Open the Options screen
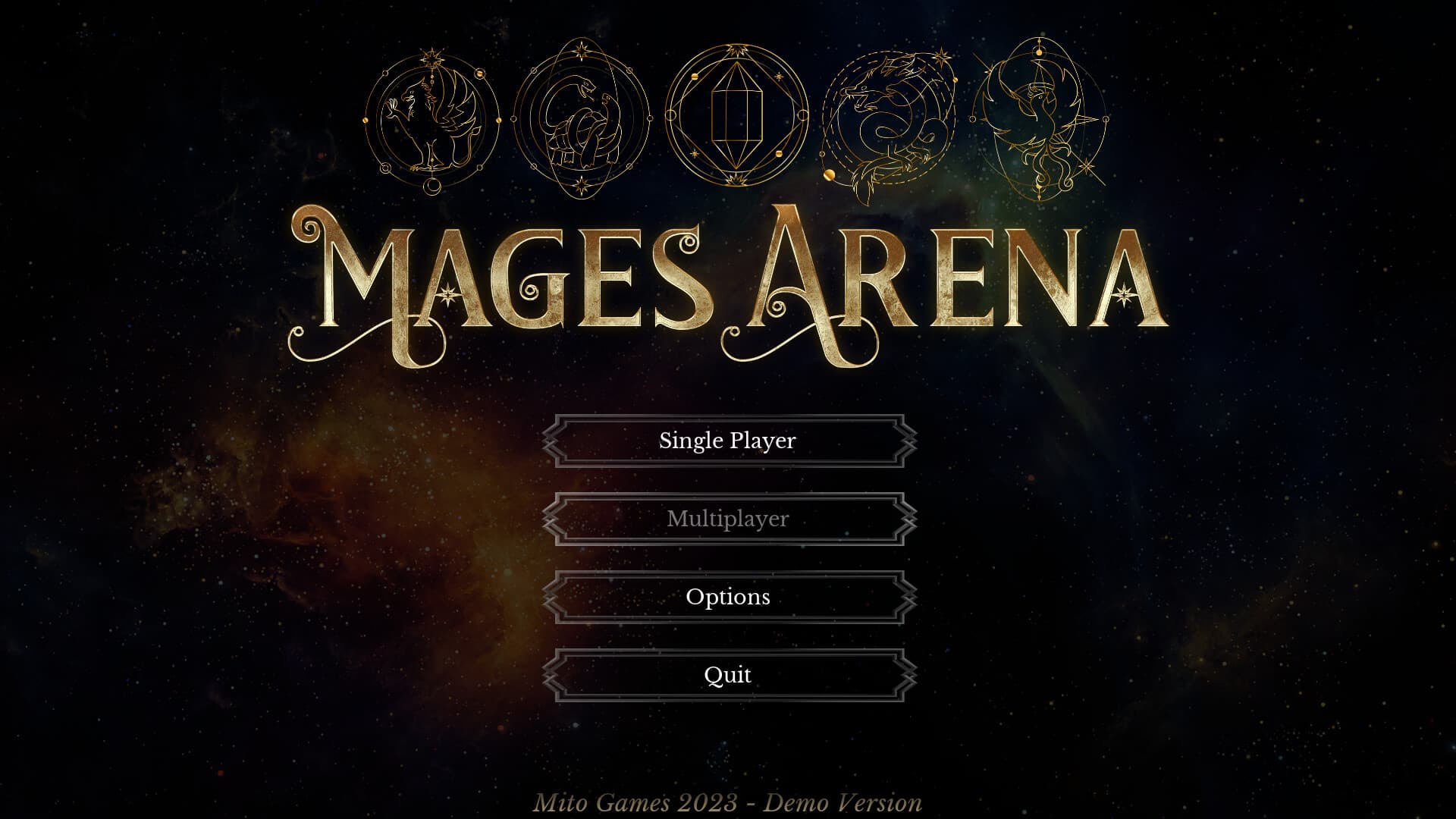The height and width of the screenshot is (819, 1456). pos(728,598)
